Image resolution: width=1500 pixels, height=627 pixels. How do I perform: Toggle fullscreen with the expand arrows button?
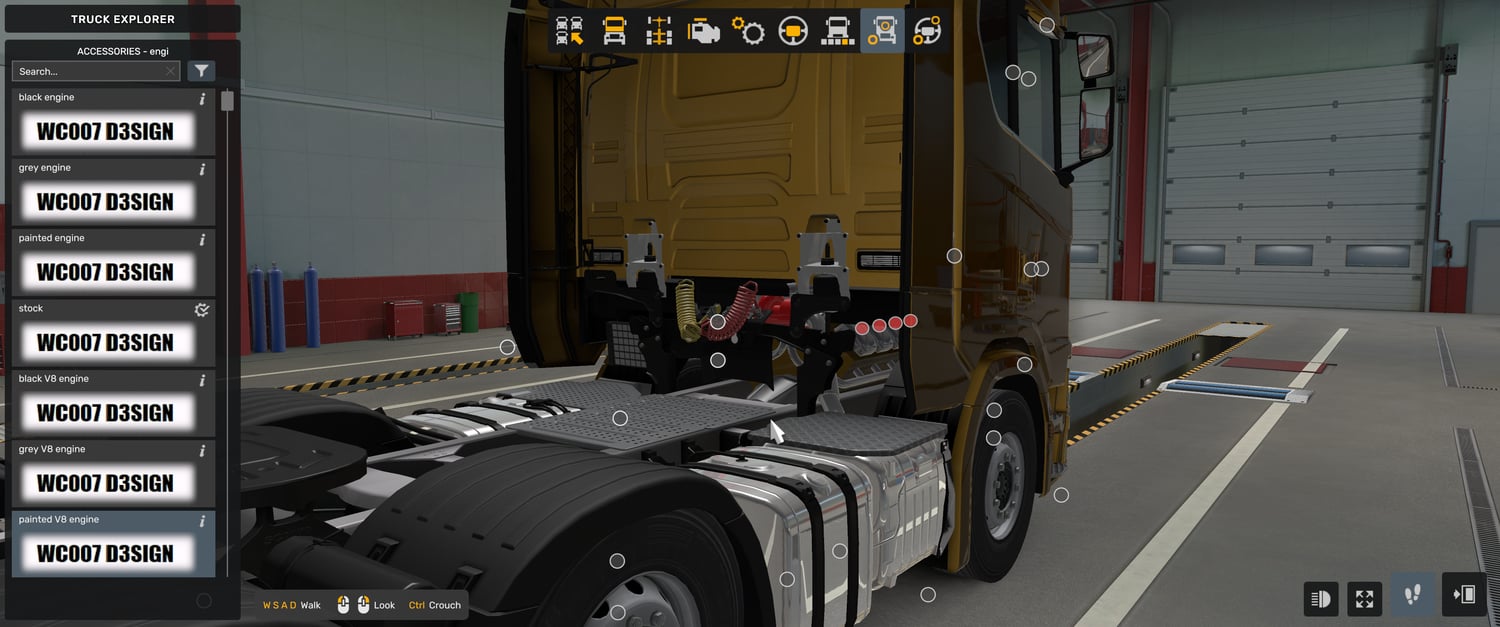pyautogui.click(x=1364, y=599)
